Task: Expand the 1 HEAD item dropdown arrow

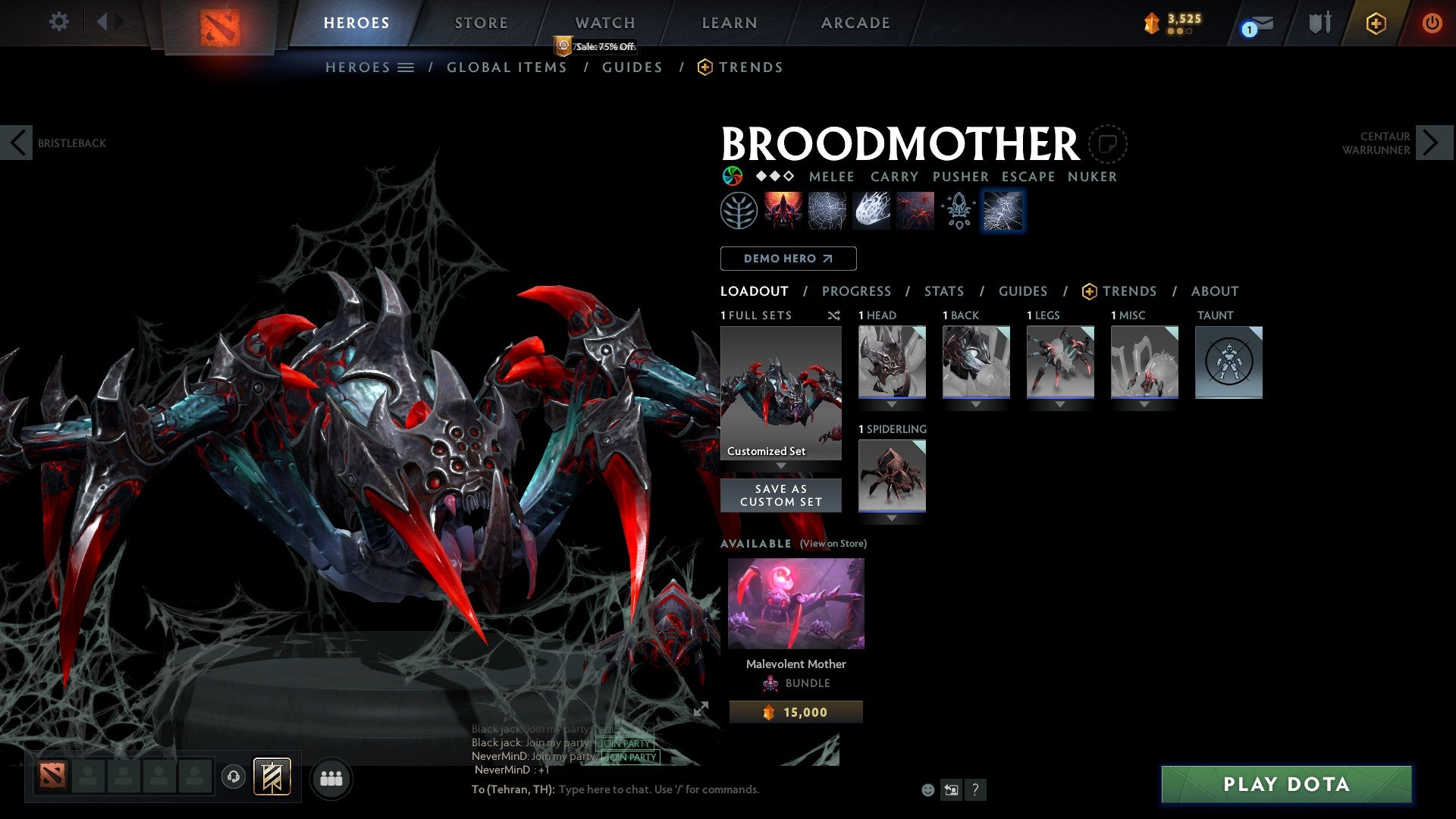Action: point(892,404)
